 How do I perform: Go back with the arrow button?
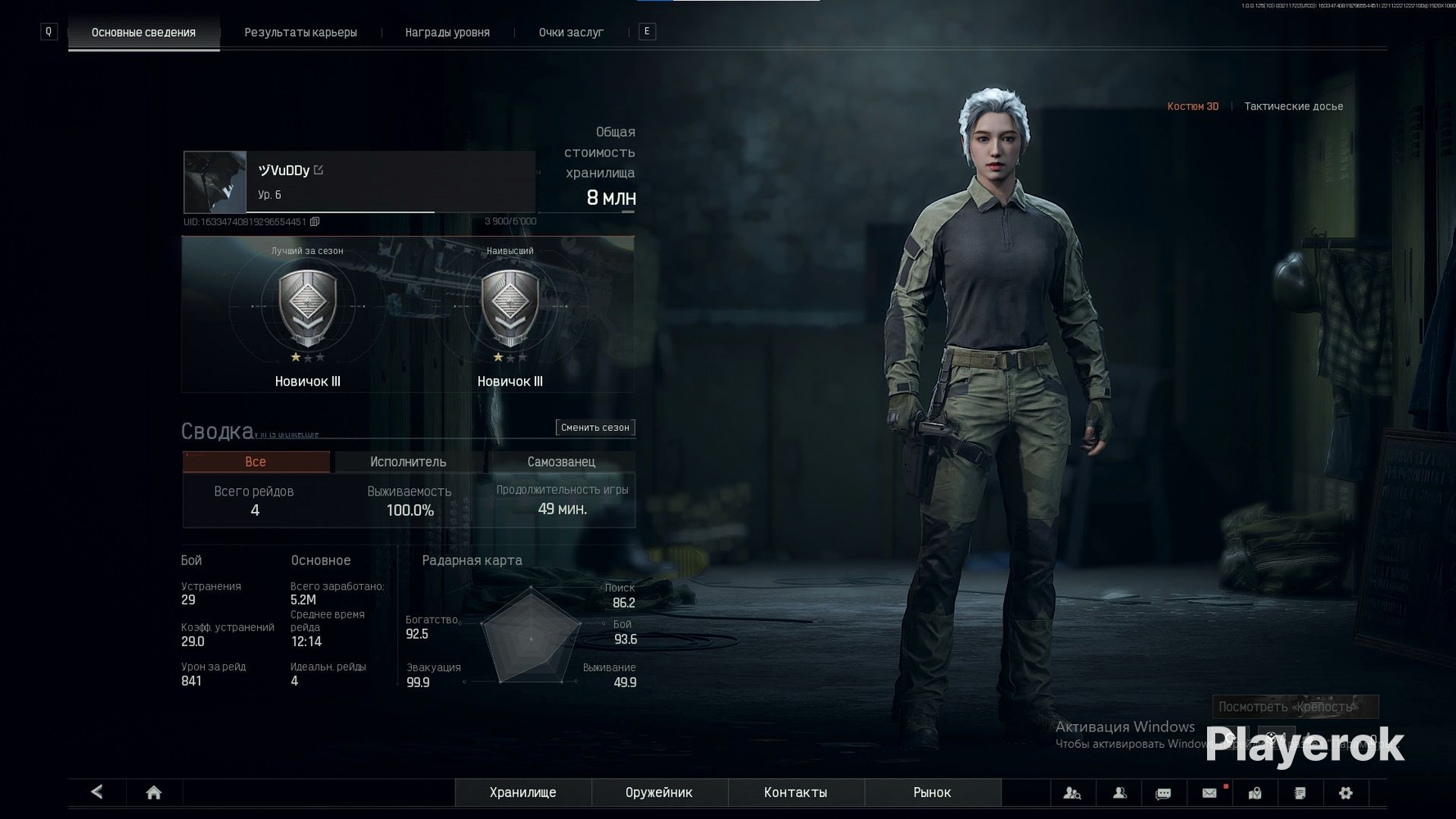point(97,792)
